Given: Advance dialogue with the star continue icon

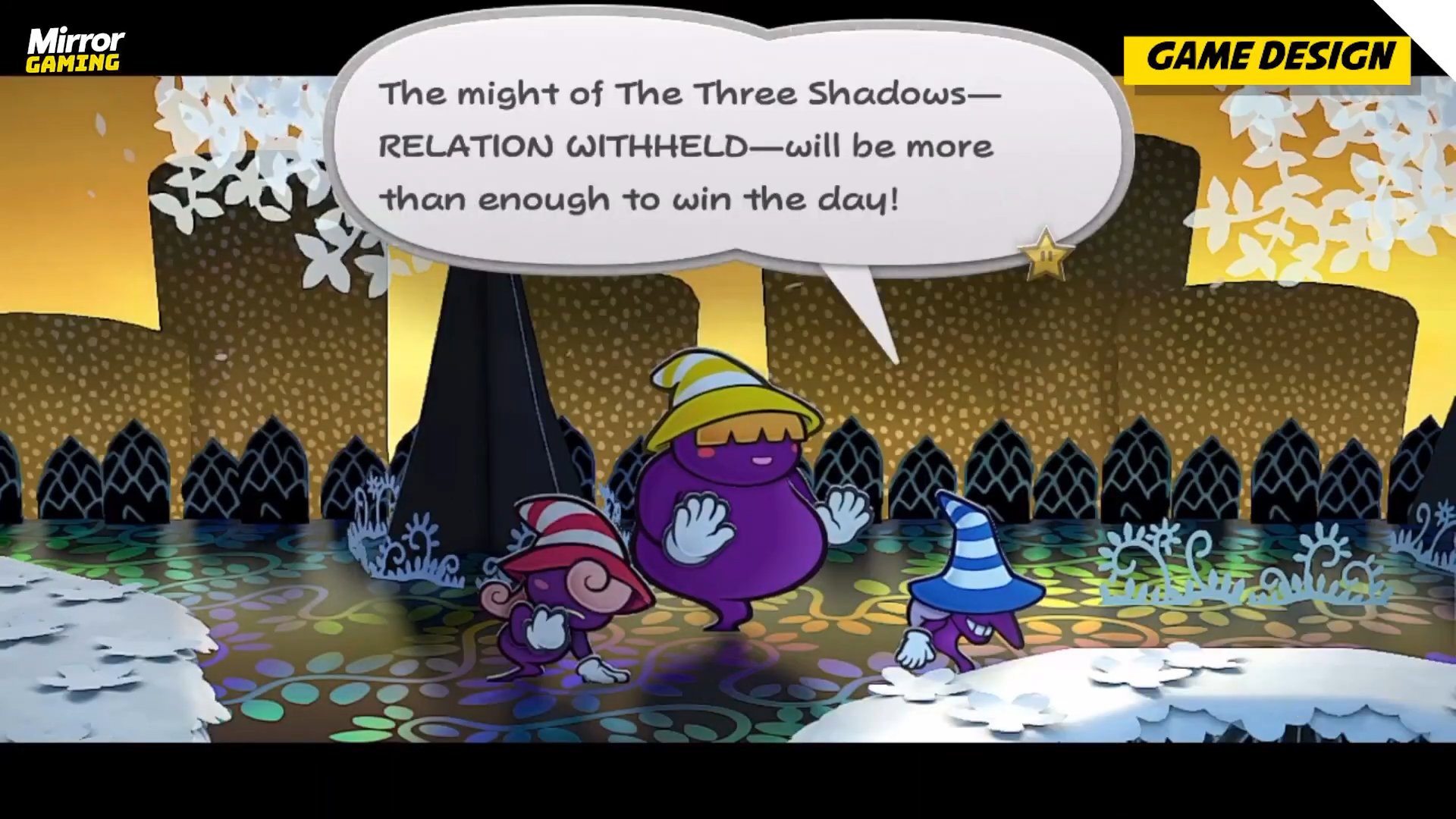Looking at the screenshot, I should click(1046, 256).
